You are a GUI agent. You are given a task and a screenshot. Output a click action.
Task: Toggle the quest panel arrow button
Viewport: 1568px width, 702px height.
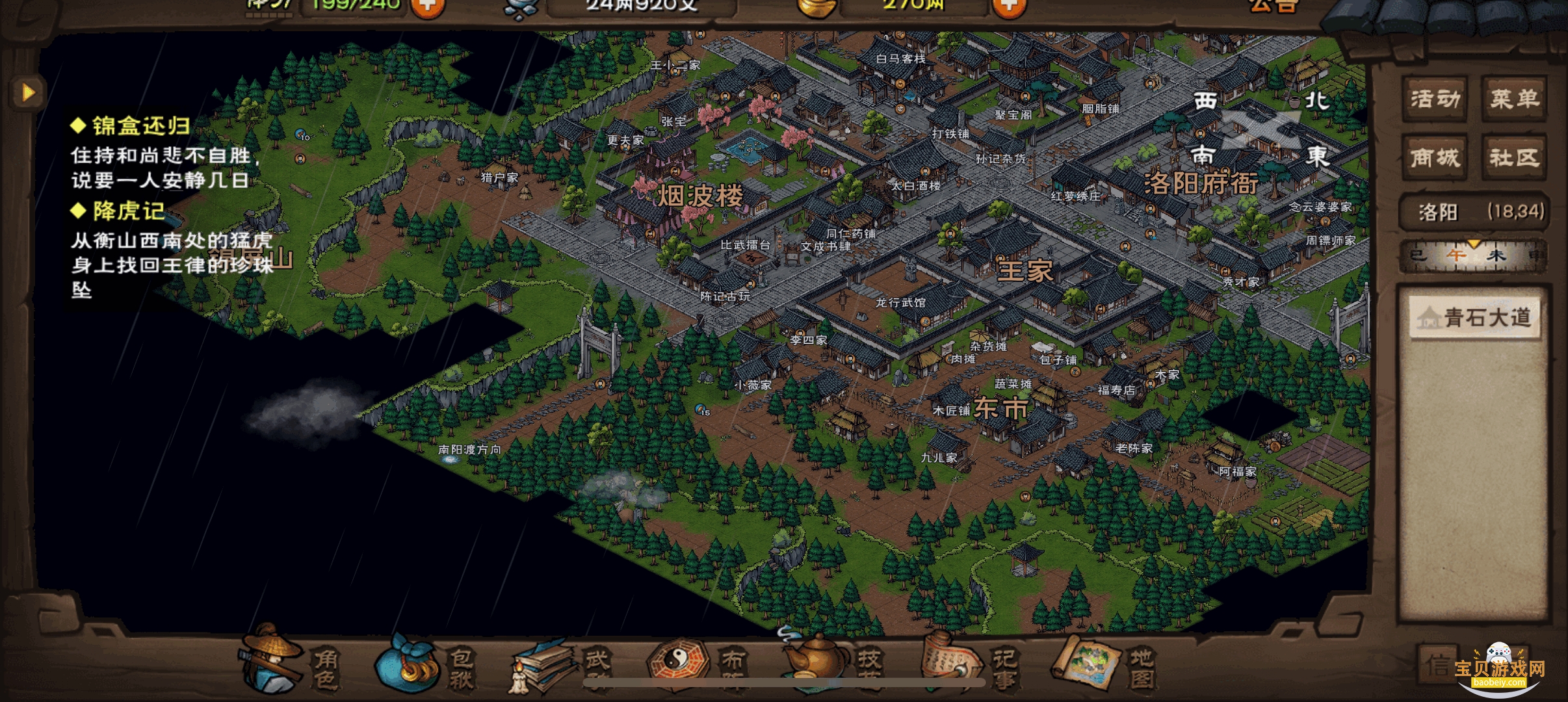[27, 92]
